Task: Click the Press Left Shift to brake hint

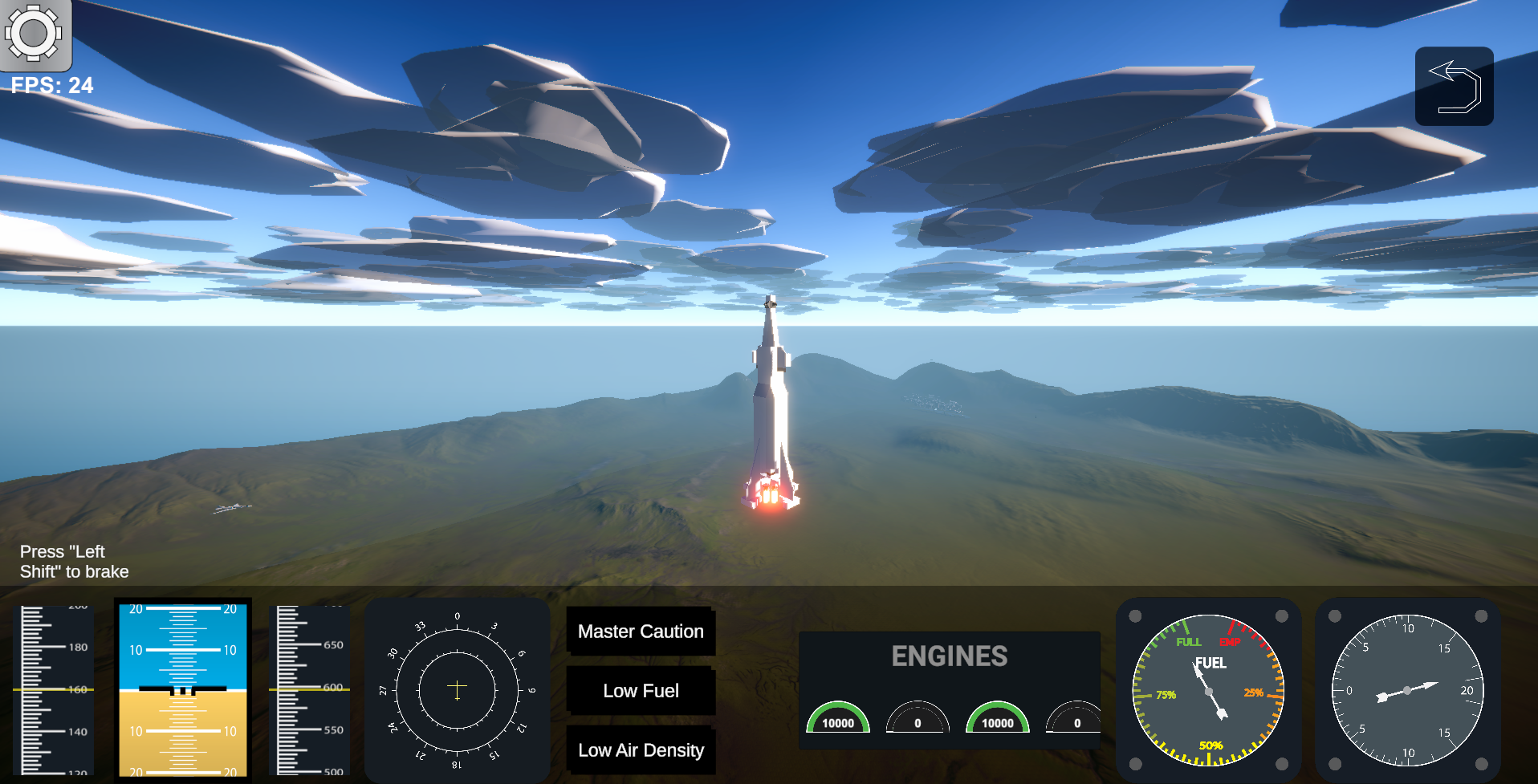Action: [75, 562]
